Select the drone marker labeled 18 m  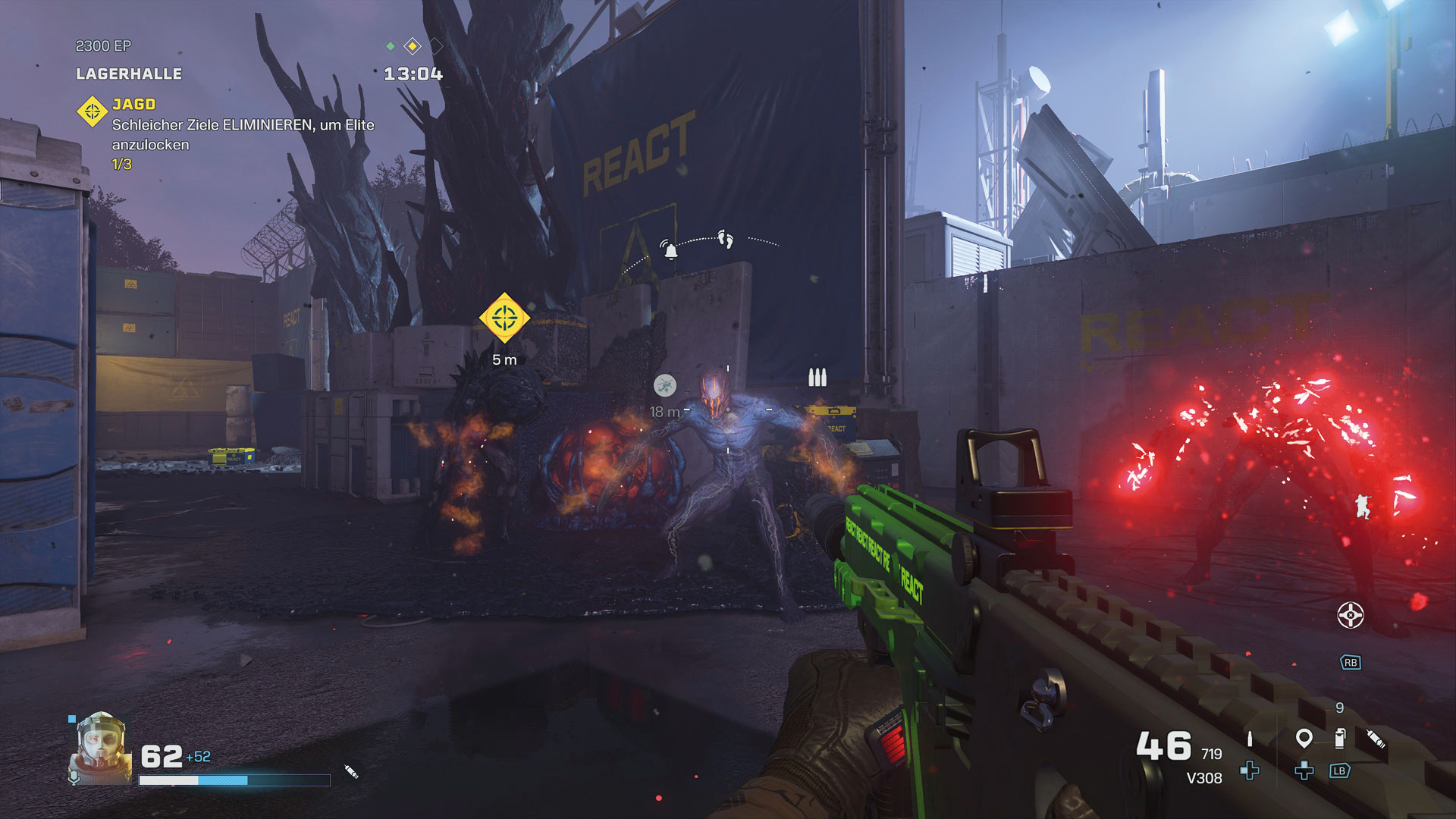coord(665,385)
